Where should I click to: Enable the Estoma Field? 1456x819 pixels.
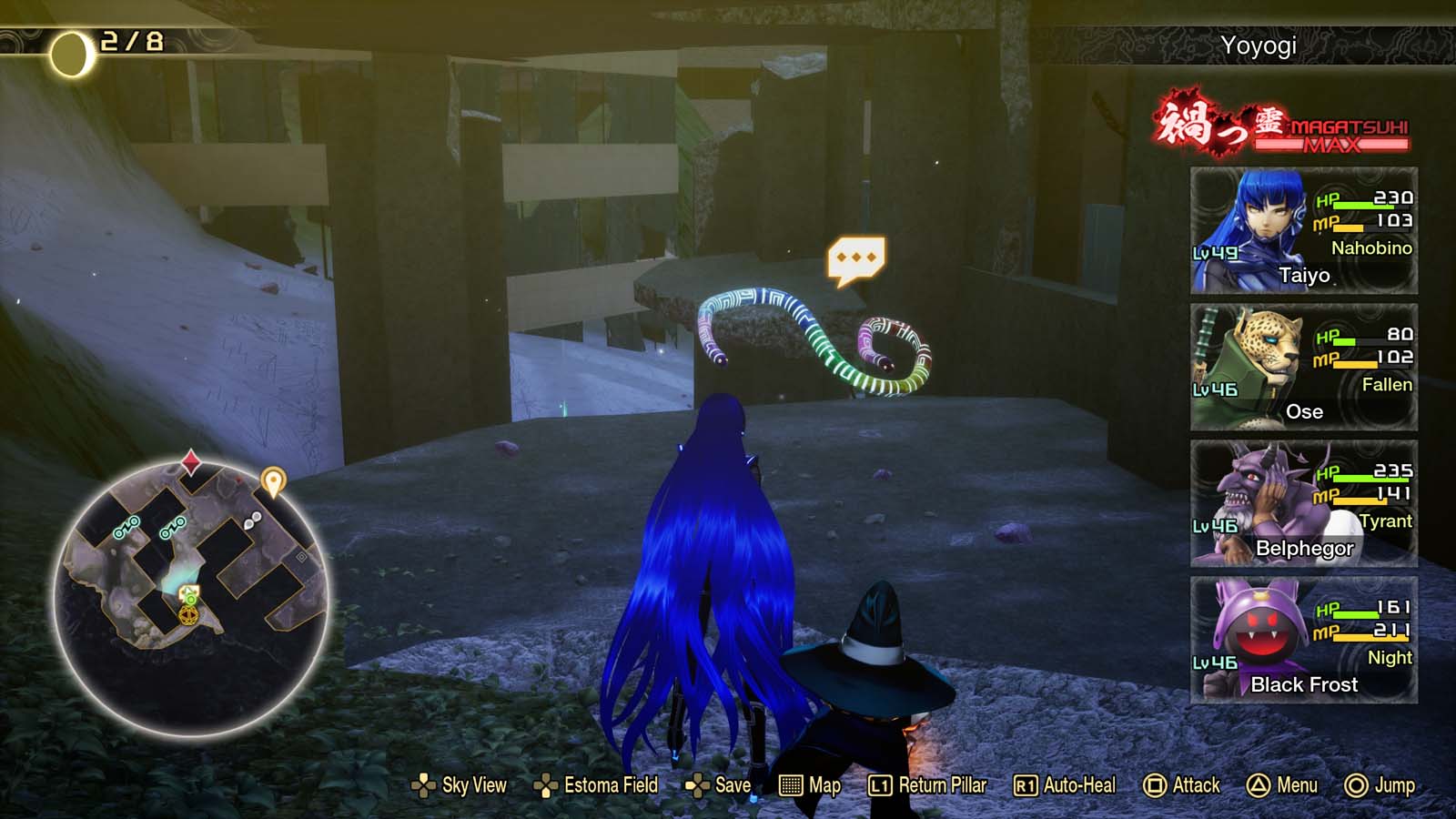point(544,784)
